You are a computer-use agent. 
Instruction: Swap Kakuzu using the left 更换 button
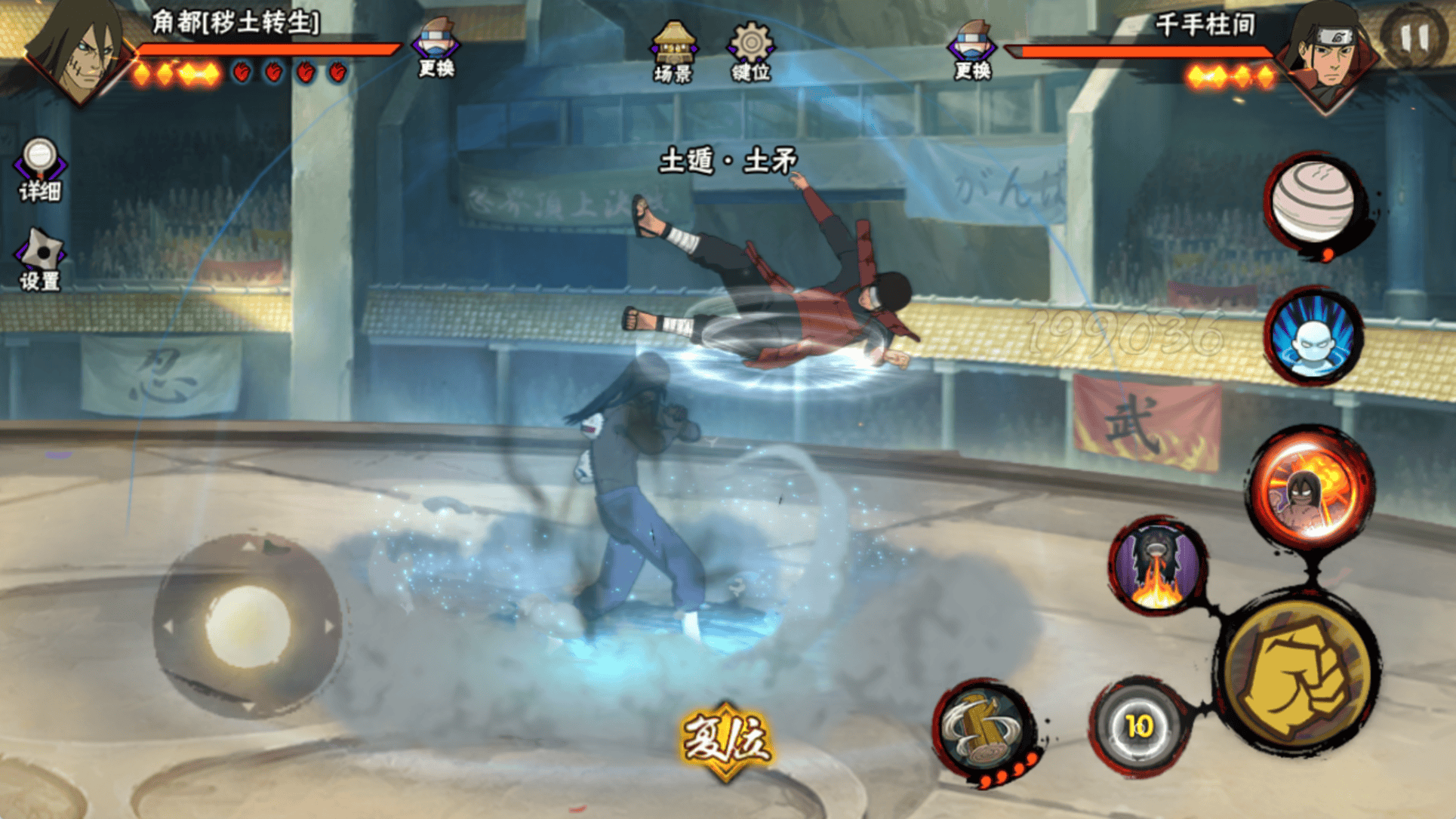436,48
